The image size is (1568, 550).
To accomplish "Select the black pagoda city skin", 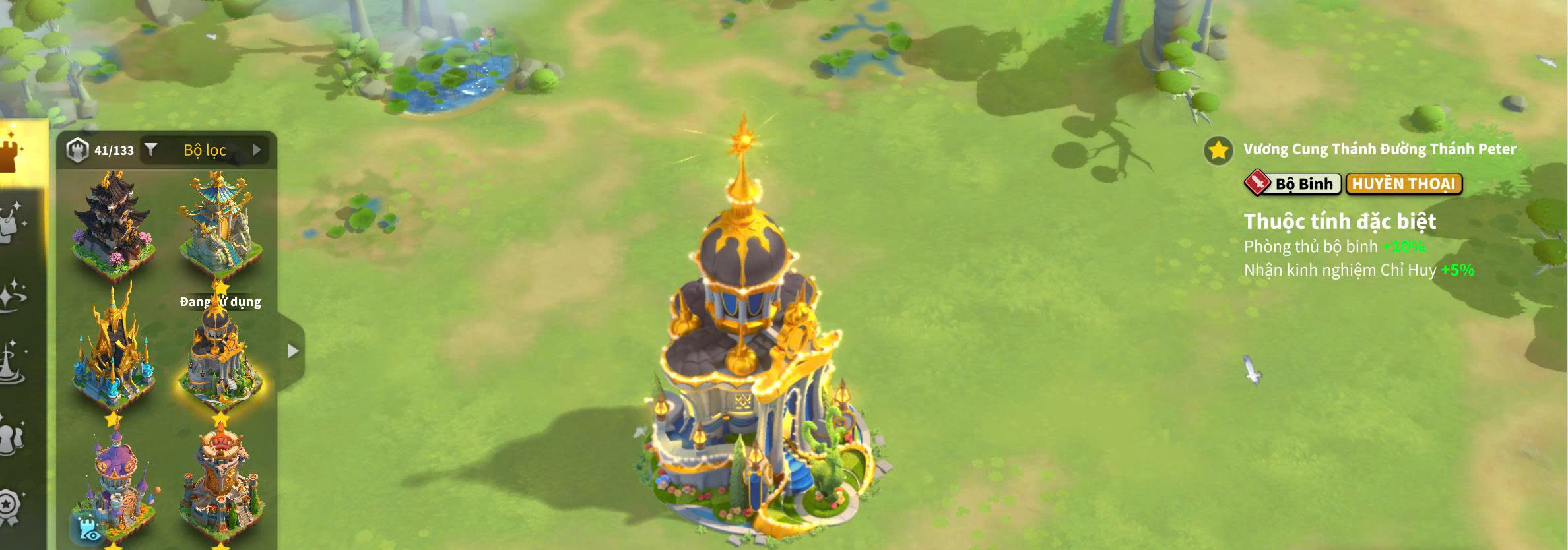I will point(114,221).
